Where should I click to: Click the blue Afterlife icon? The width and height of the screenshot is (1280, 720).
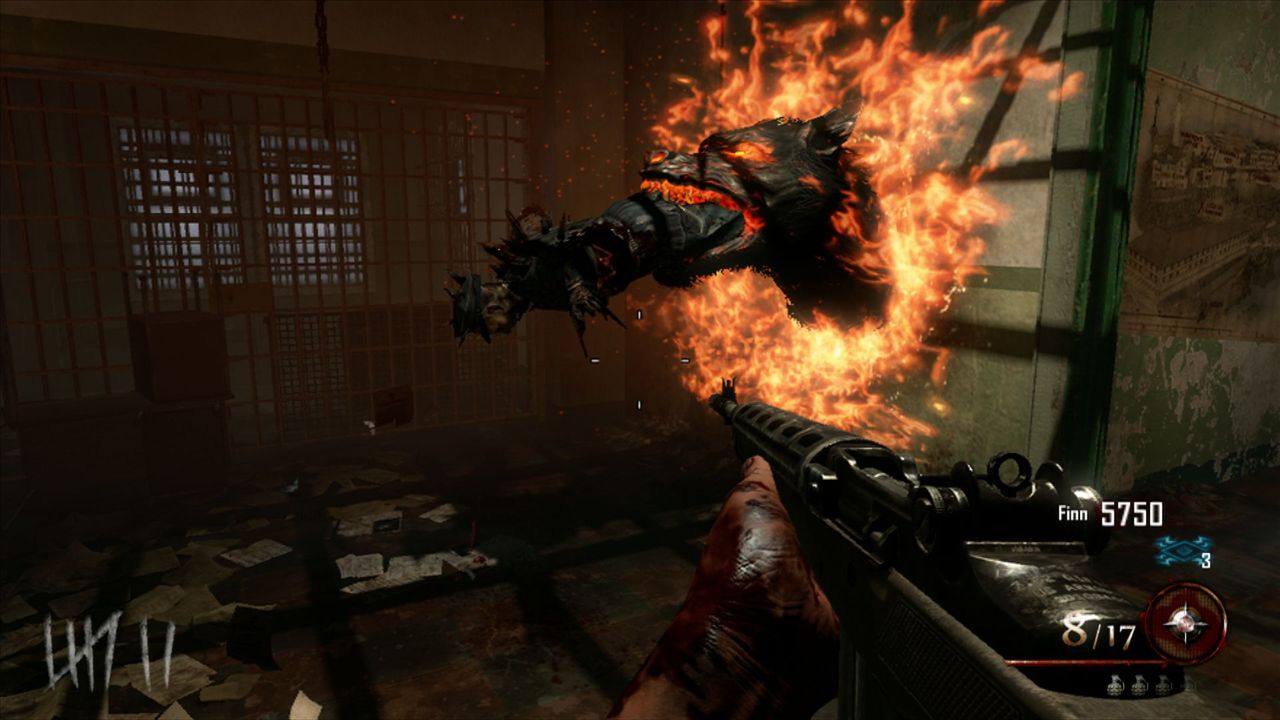point(1176,549)
